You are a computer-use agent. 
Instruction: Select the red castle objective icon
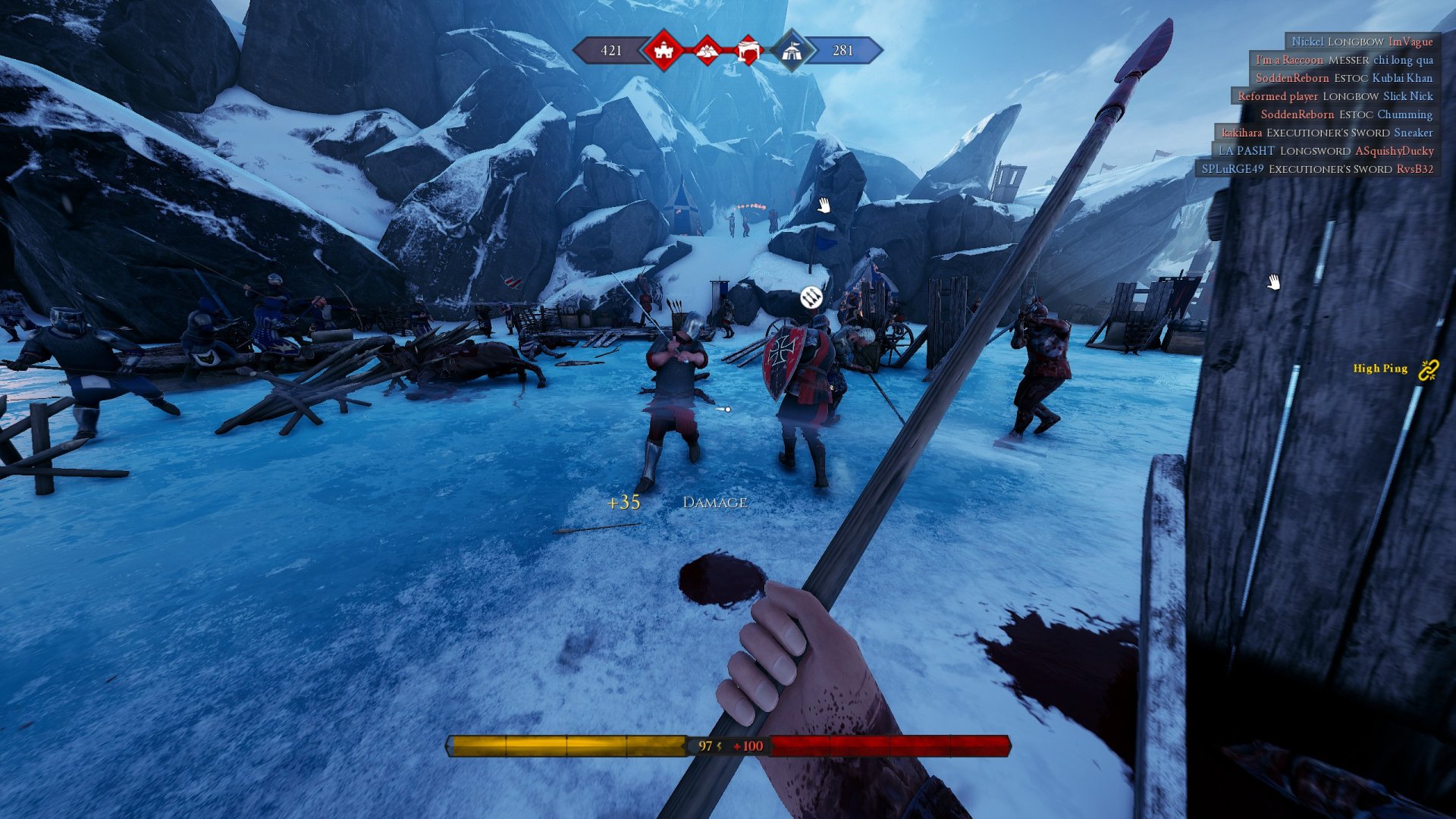click(664, 51)
